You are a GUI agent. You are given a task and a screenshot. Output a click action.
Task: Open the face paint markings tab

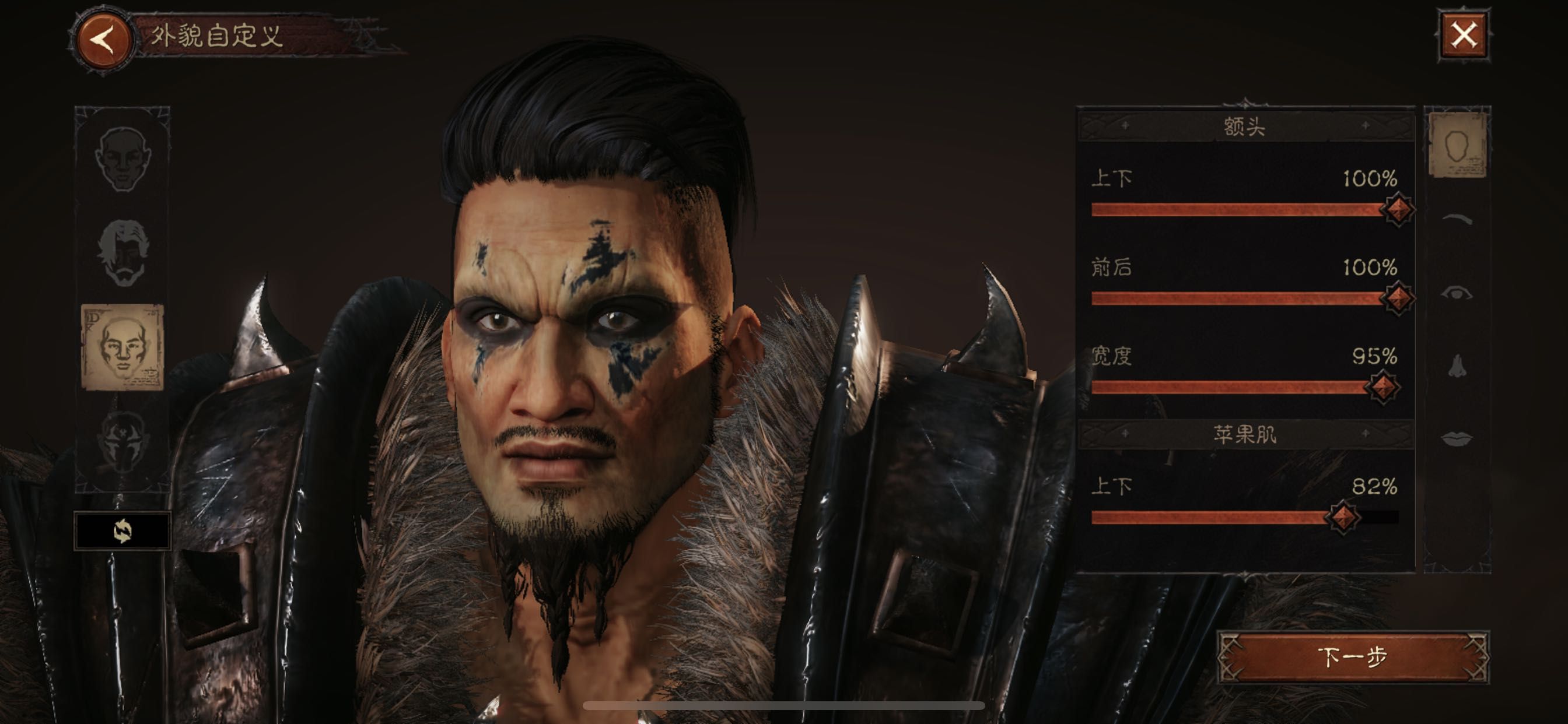pos(123,440)
